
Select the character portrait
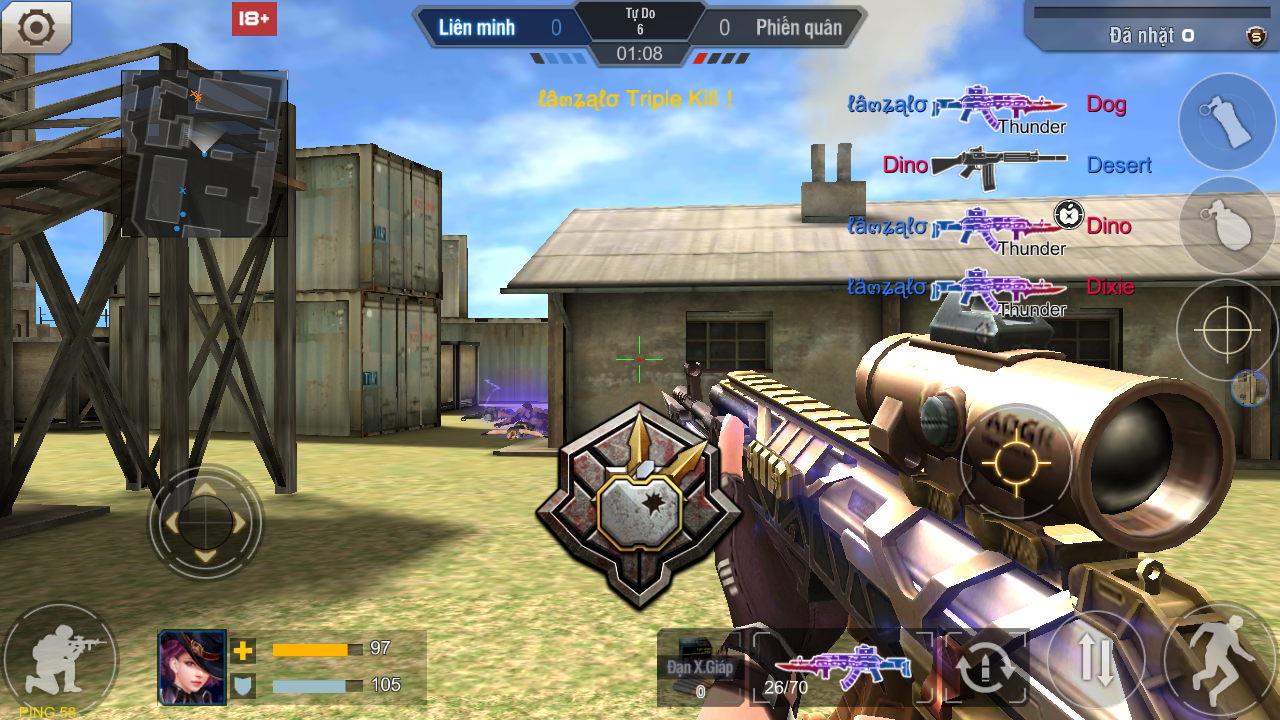point(193,668)
